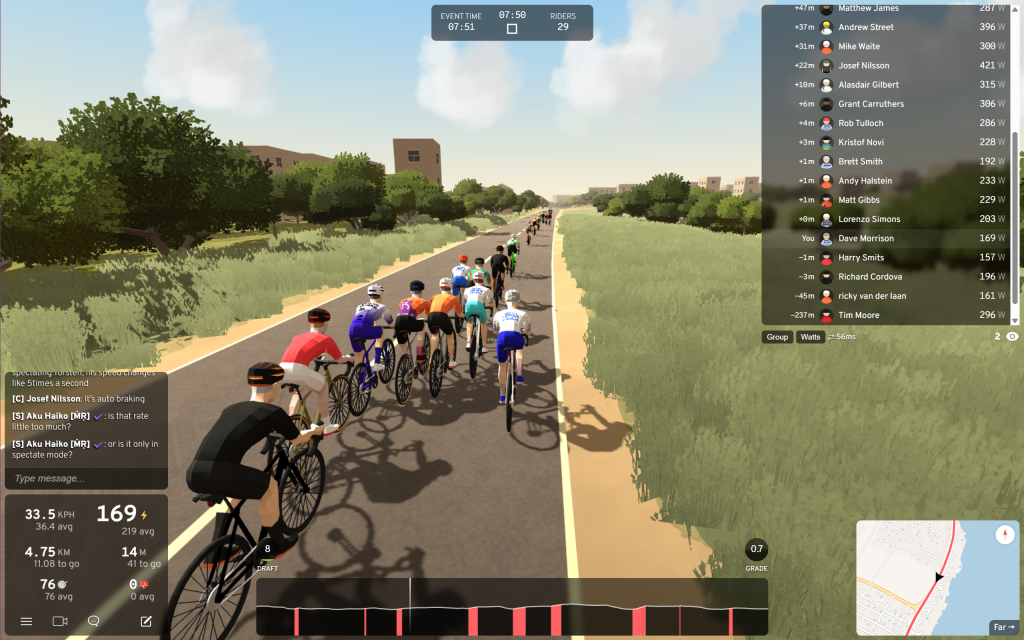Select the Group button under rider list
The image size is (1024, 640).
[x=777, y=337]
